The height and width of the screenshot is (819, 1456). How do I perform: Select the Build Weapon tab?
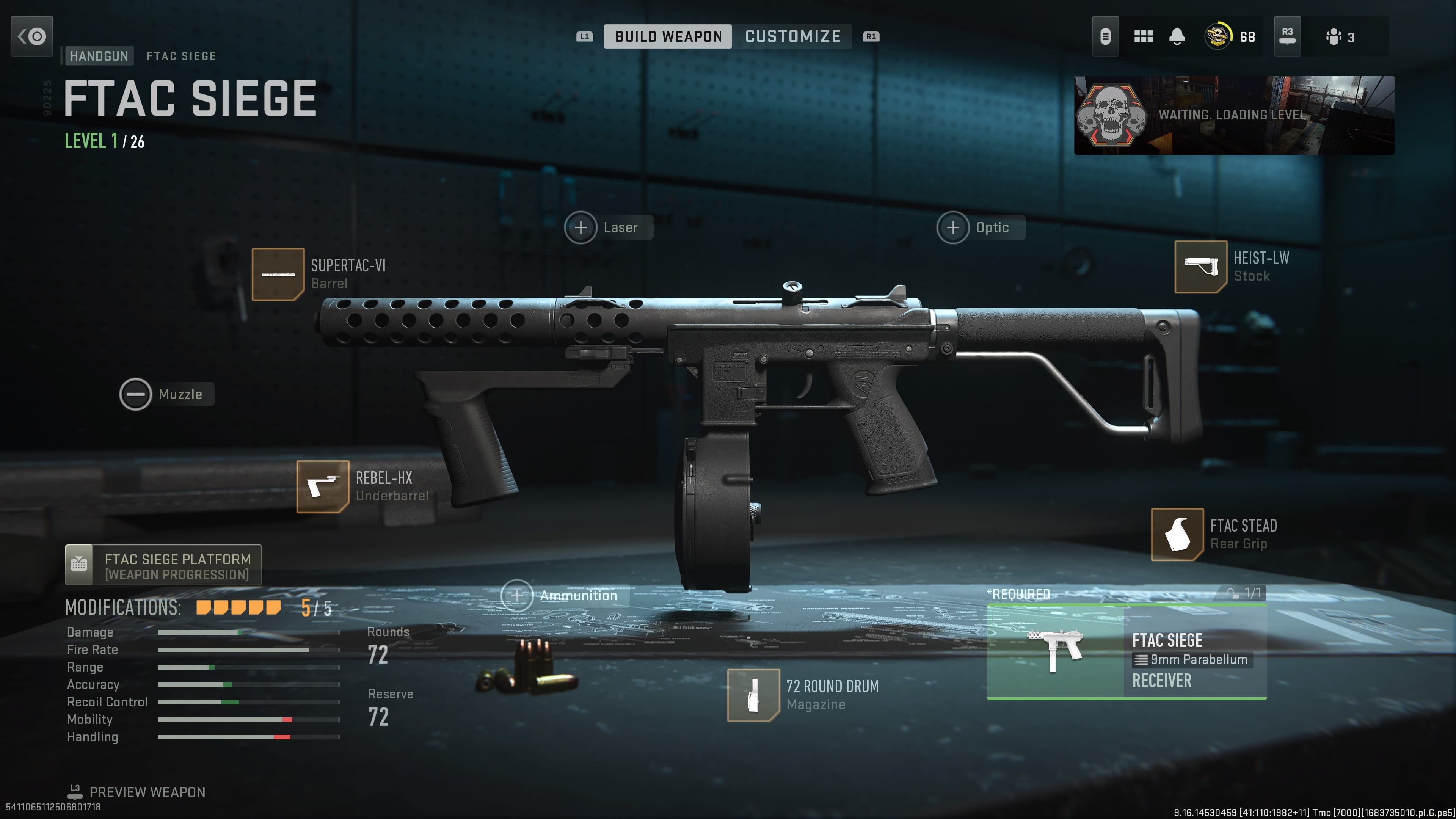point(667,36)
